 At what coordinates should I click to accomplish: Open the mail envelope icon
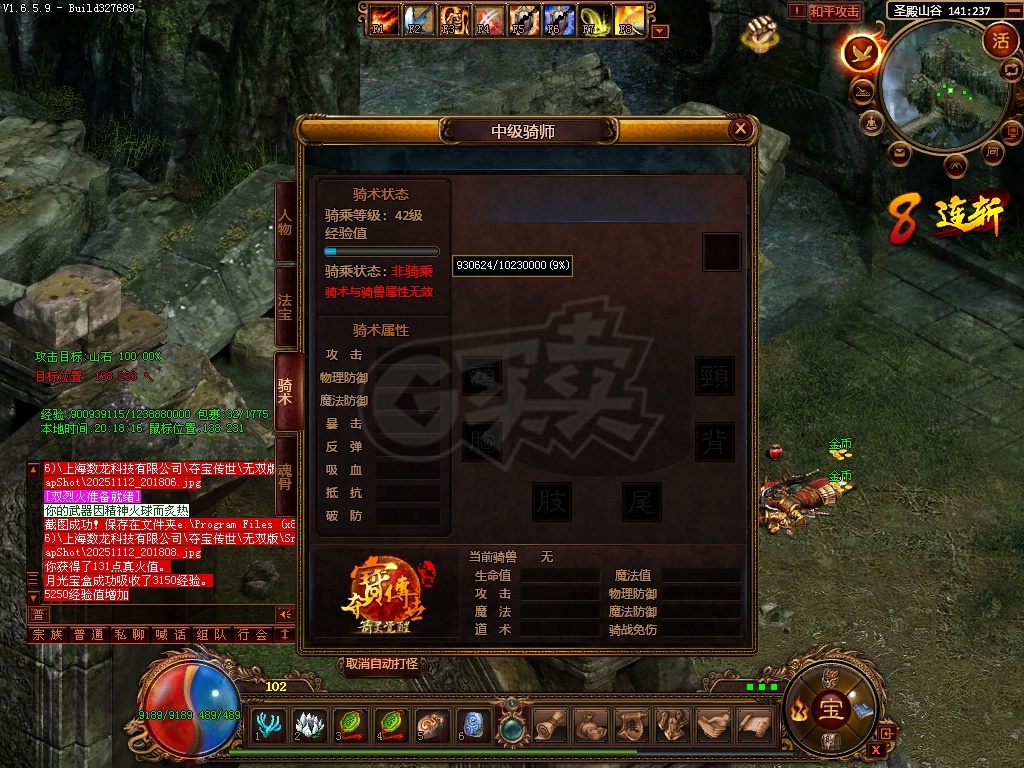coord(899,153)
